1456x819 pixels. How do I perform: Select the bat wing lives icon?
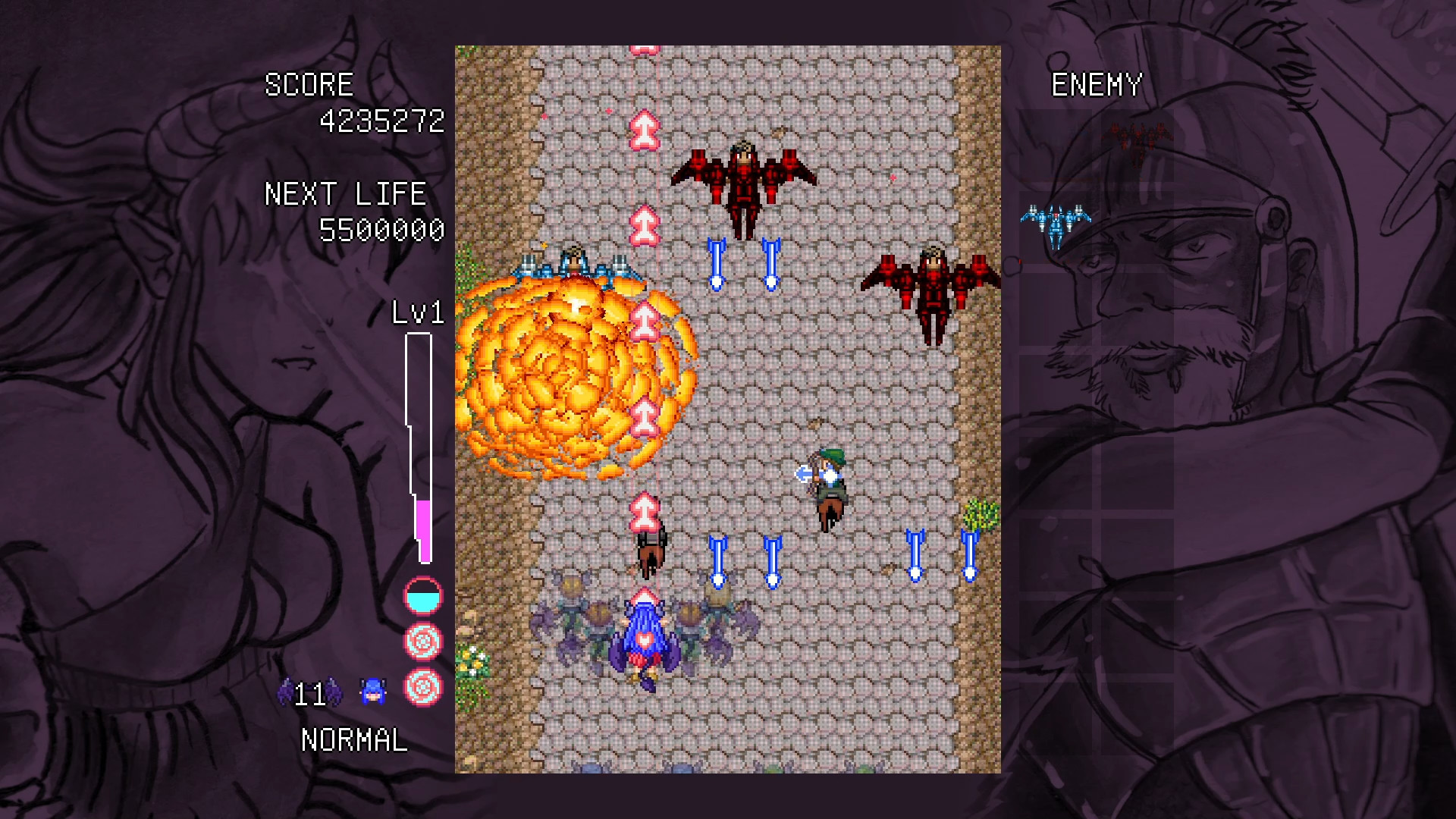pyautogui.click(x=287, y=692)
